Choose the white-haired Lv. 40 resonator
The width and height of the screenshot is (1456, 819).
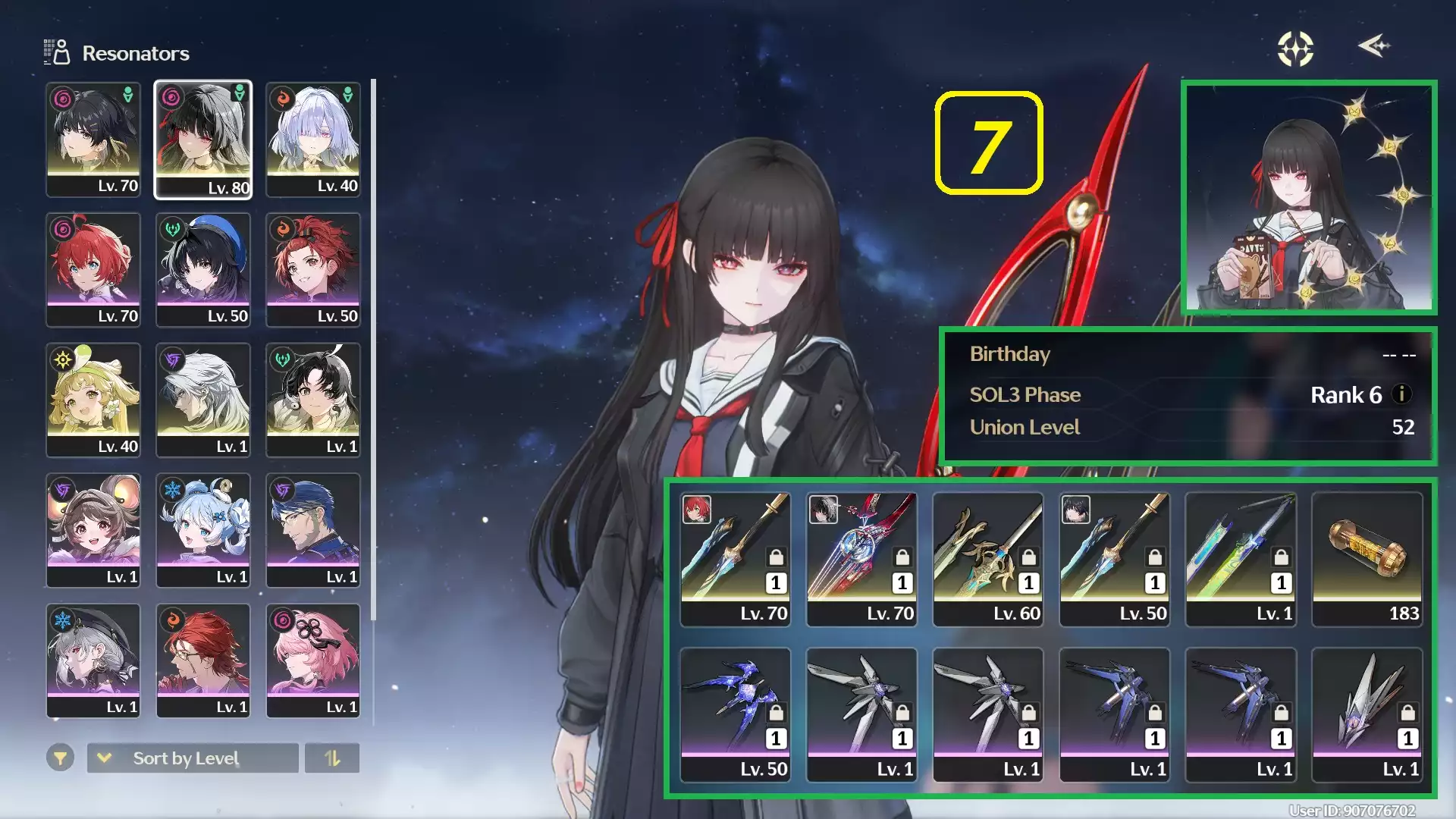(313, 140)
